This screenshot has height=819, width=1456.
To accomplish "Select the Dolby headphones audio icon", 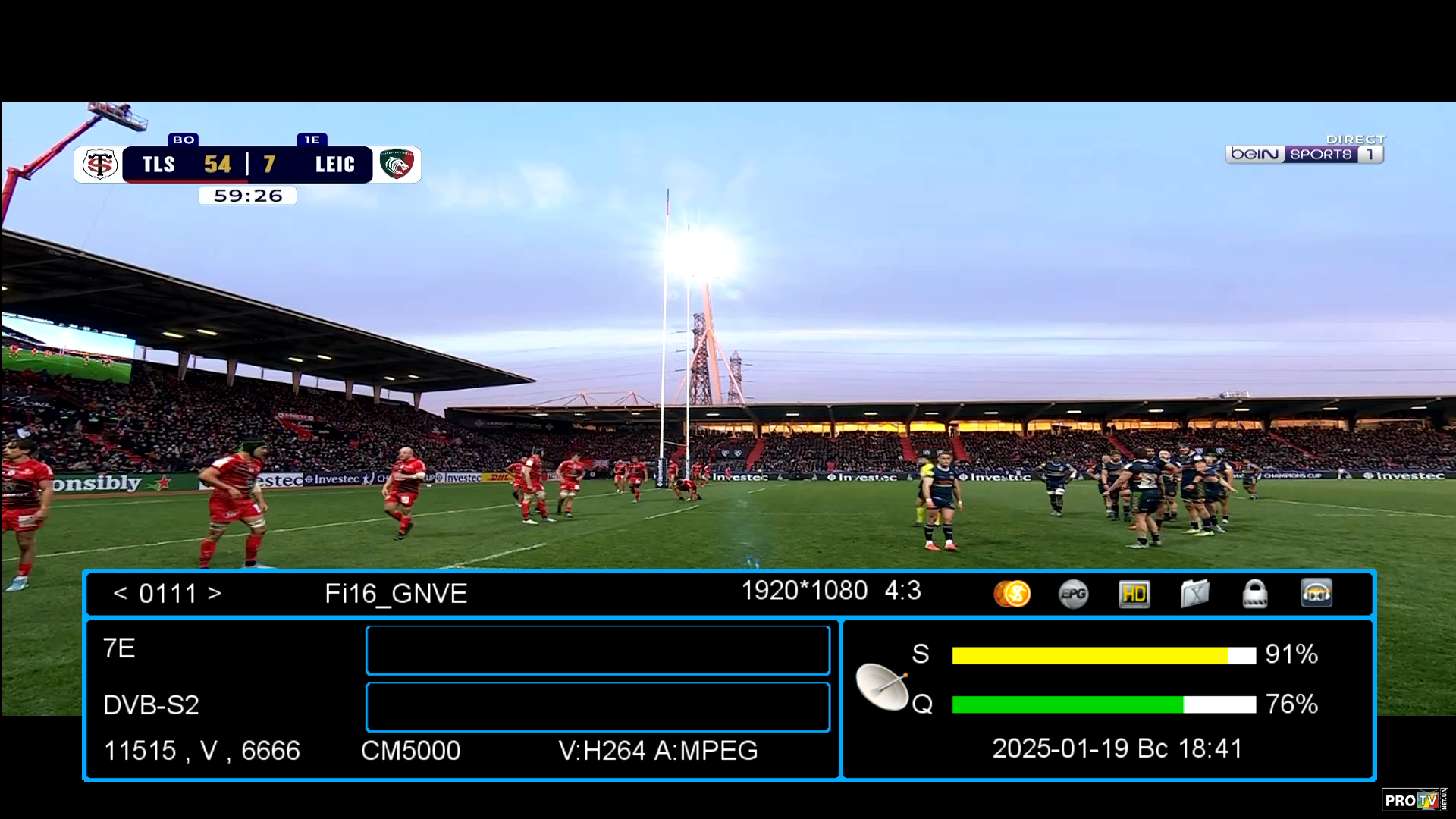I will click(1316, 594).
